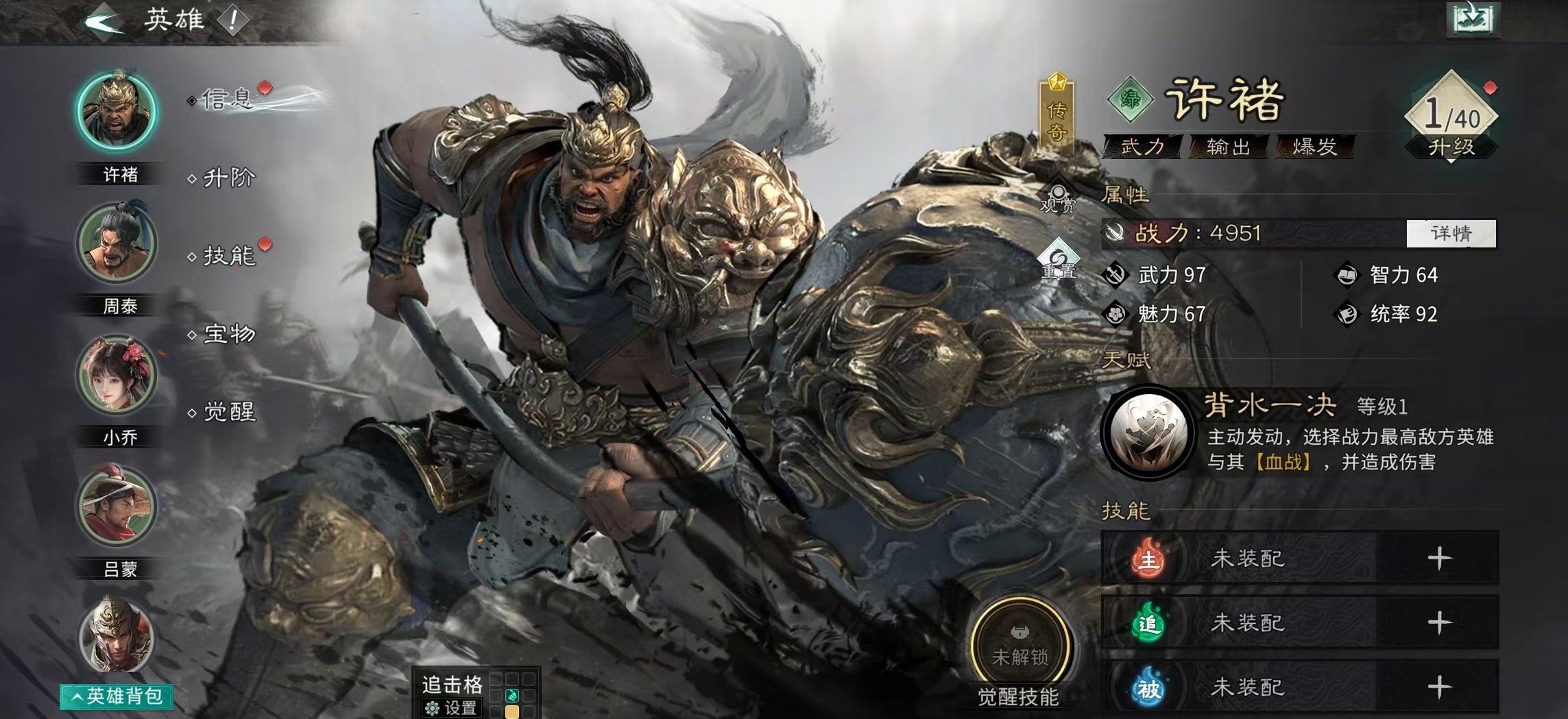
Task: Open the 观赏 view mode
Action: point(1058,198)
